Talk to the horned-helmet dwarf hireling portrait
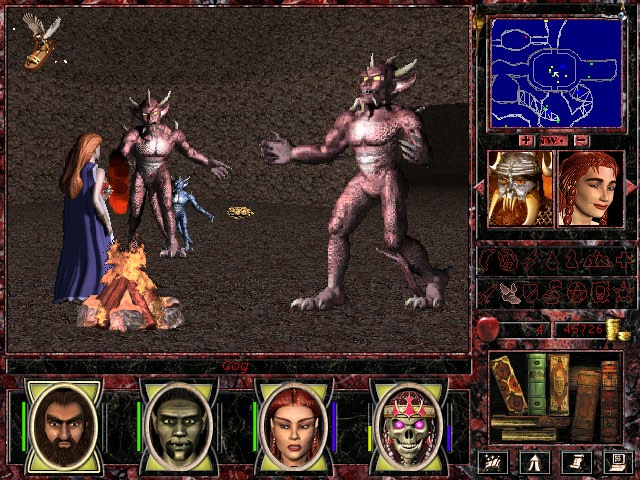 [x=518, y=189]
